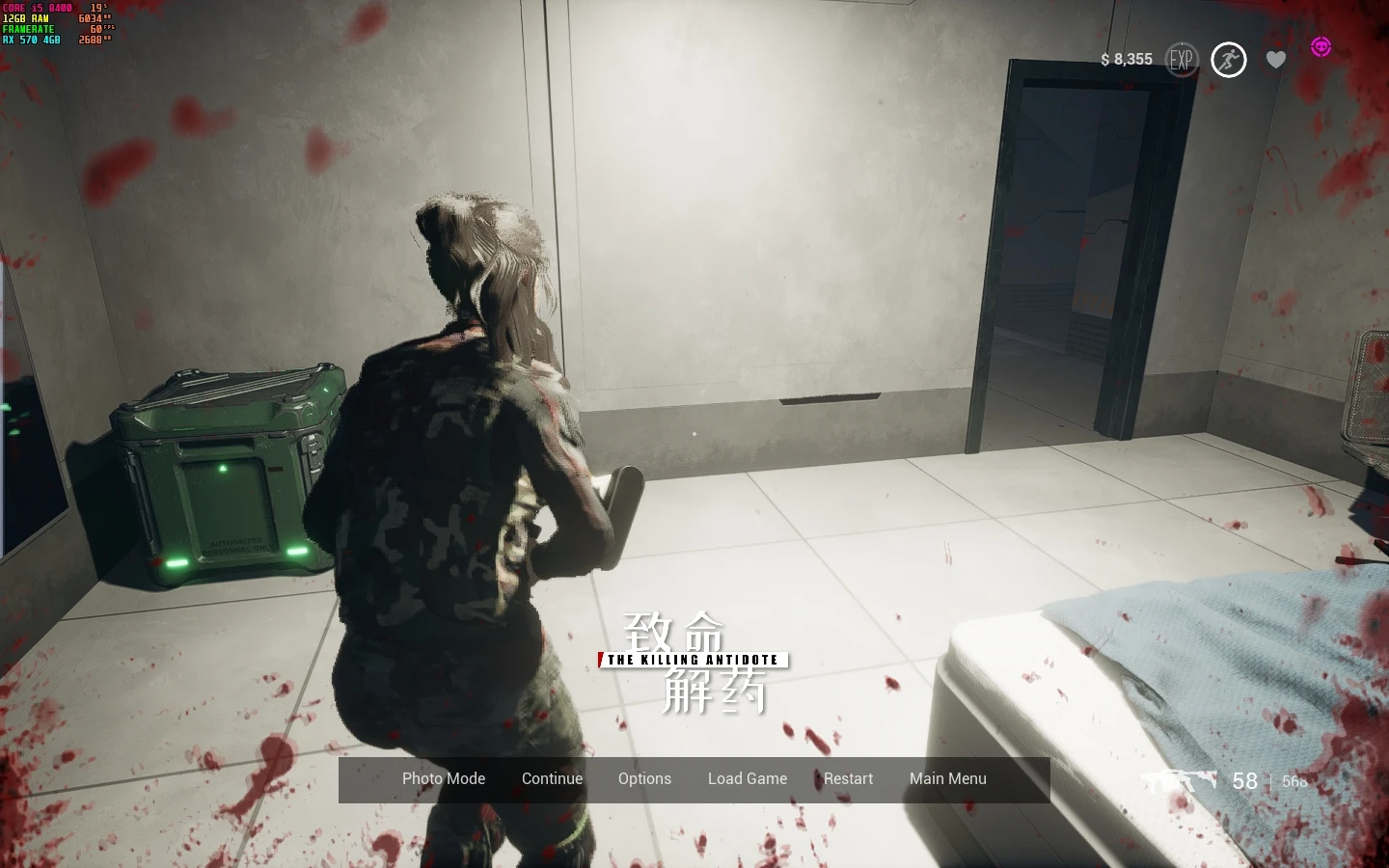Select the running figure stamina icon
Screen dimensions: 1389x868
[x=1228, y=60]
